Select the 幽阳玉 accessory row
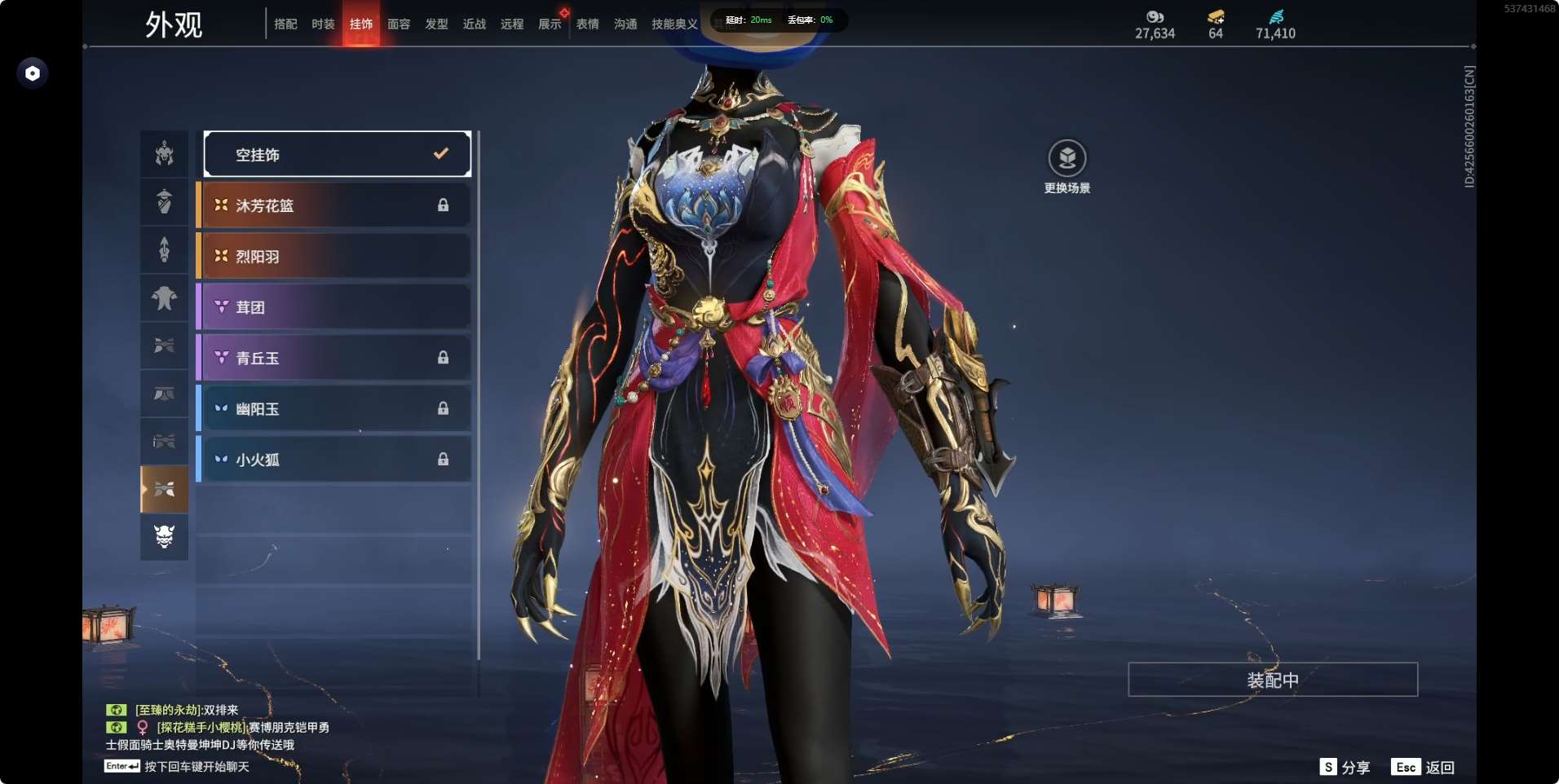The image size is (1559, 784). click(x=334, y=408)
